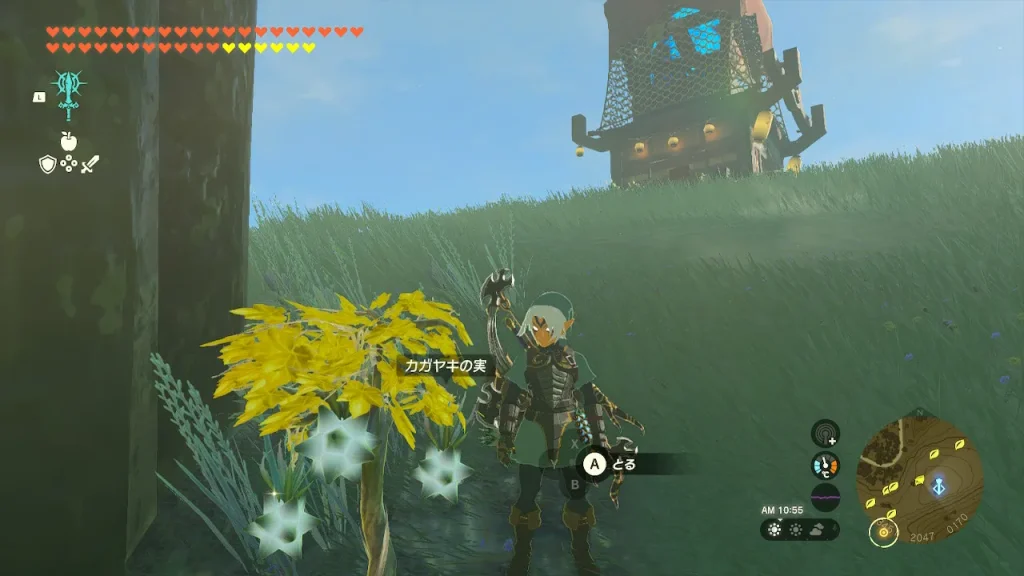1024x576 pixels.
Task: Click the four-dot directional pad icon
Action: (68, 164)
